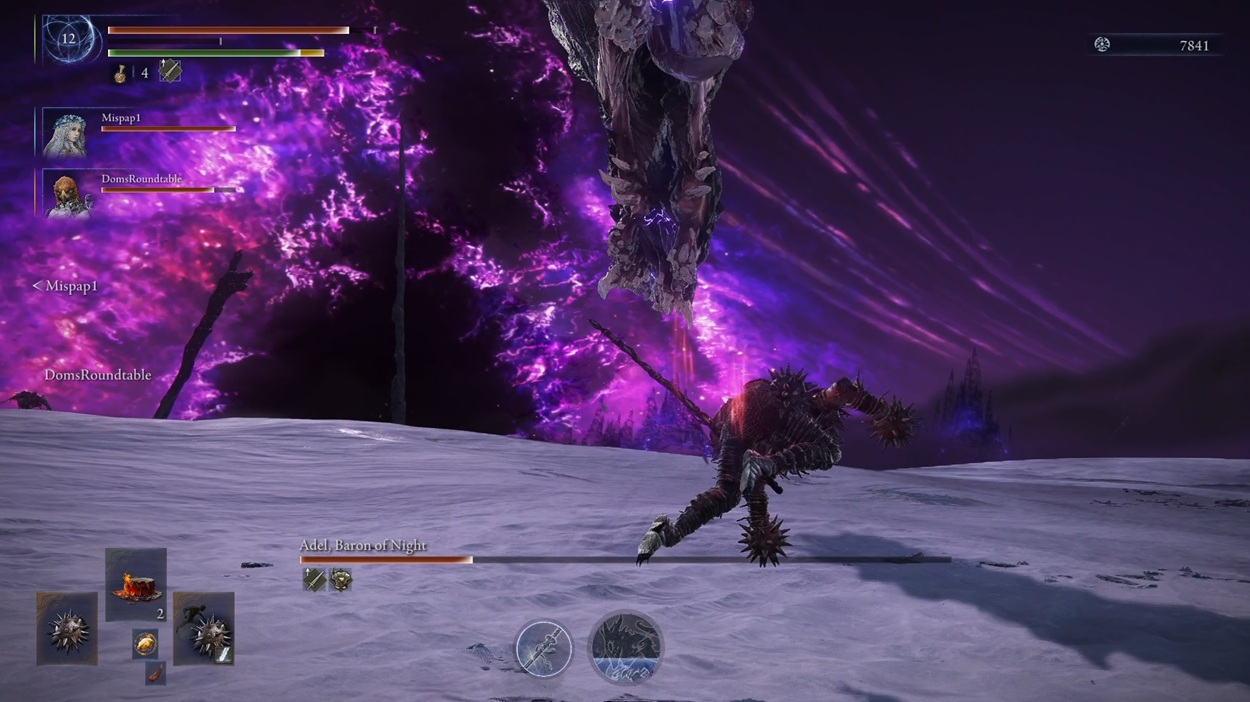
Task: Click the level 12 emblem
Action: point(68,40)
